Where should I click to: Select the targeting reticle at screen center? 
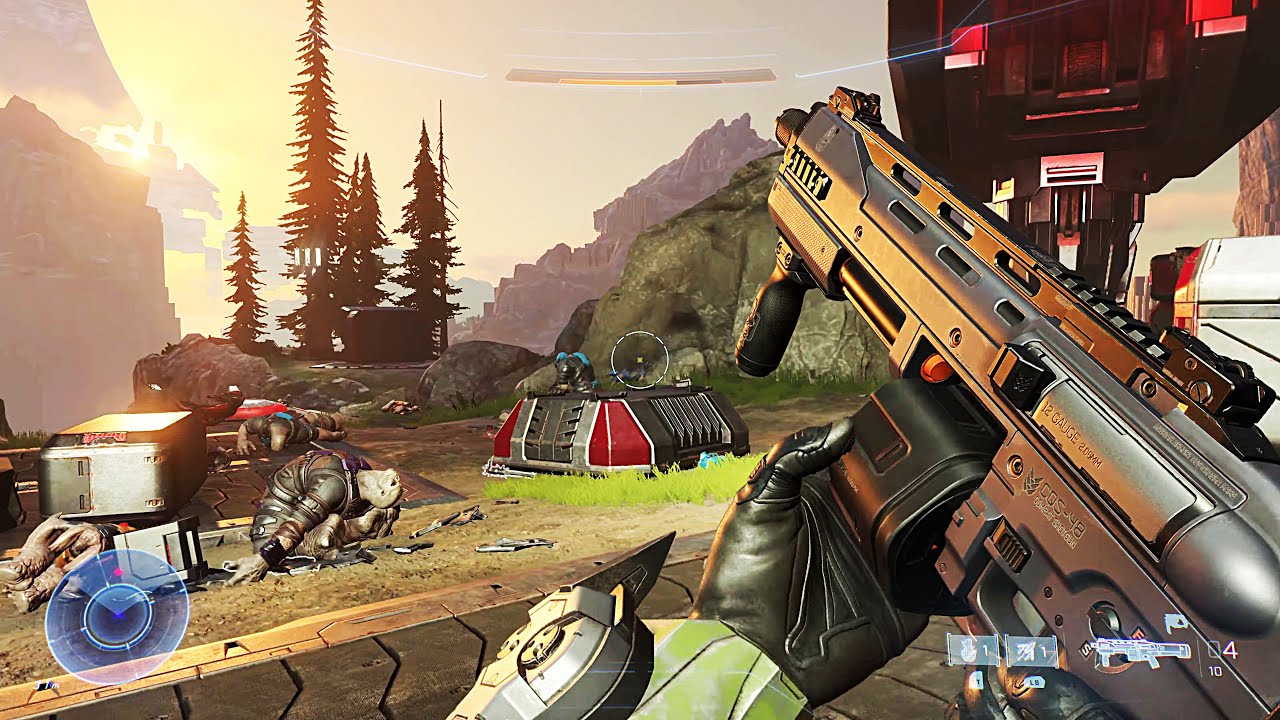[x=640, y=360]
